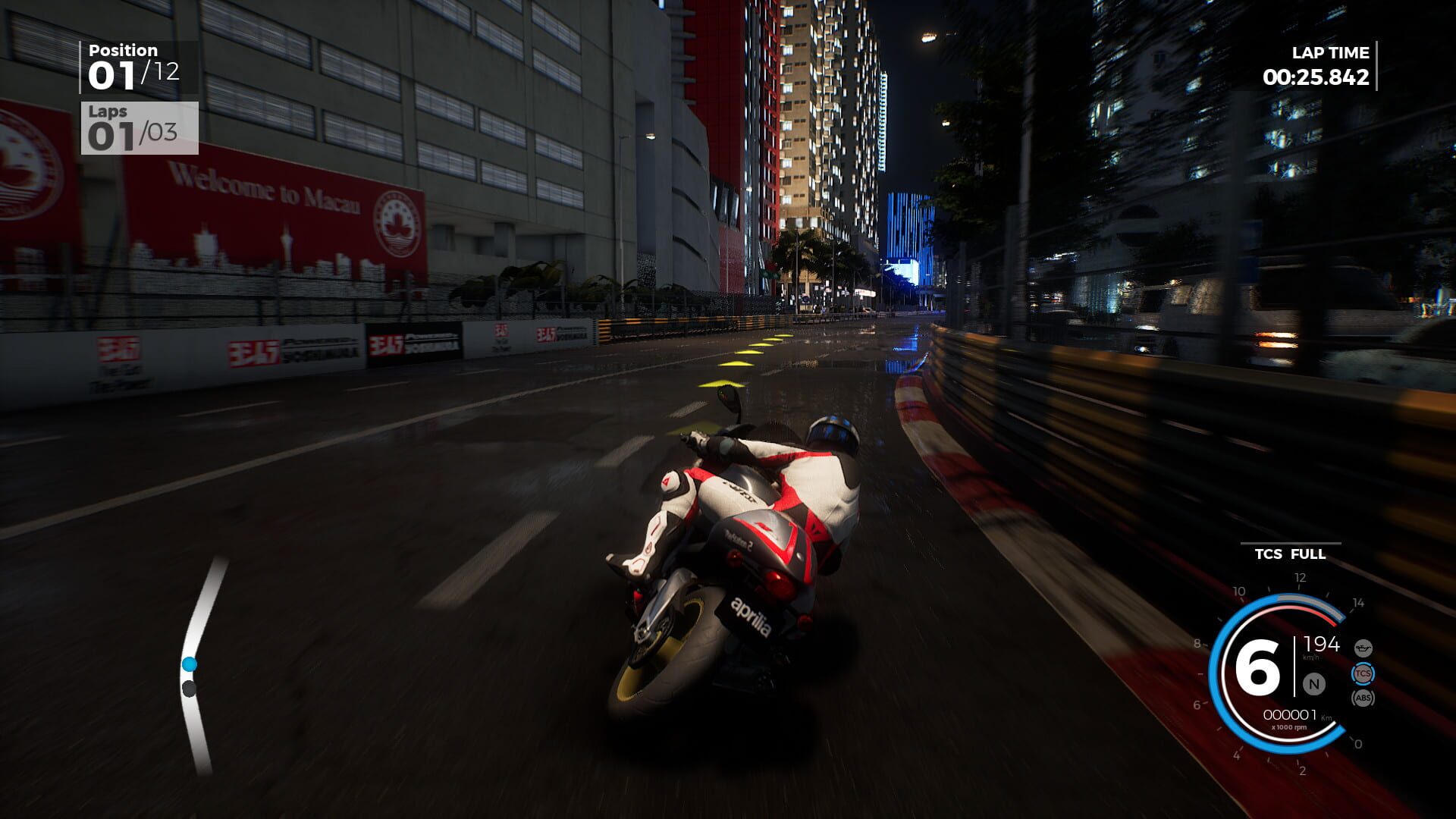Toggle the ABS assist indicator
This screenshot has height=819, width=1456.
point(1363,698)
